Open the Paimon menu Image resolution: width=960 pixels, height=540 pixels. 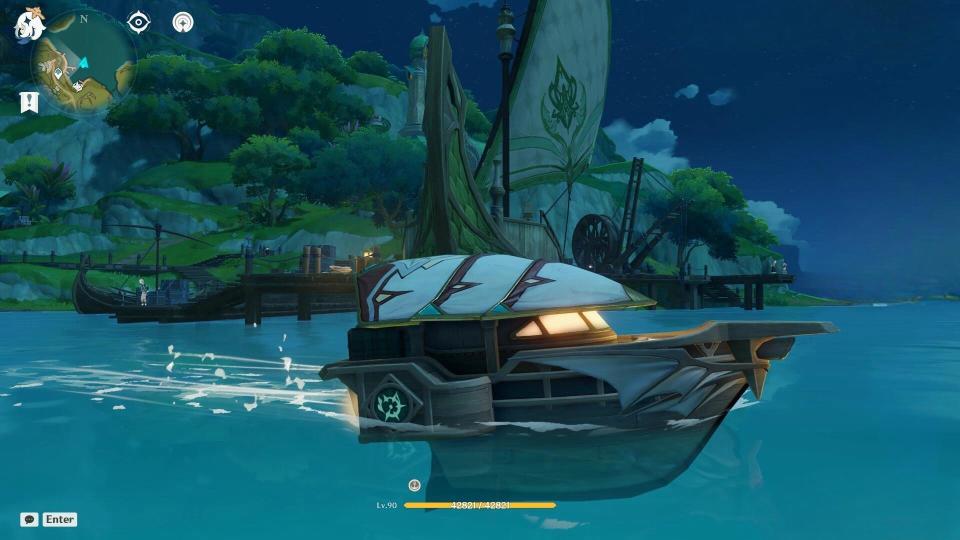(x=28, y=23)
